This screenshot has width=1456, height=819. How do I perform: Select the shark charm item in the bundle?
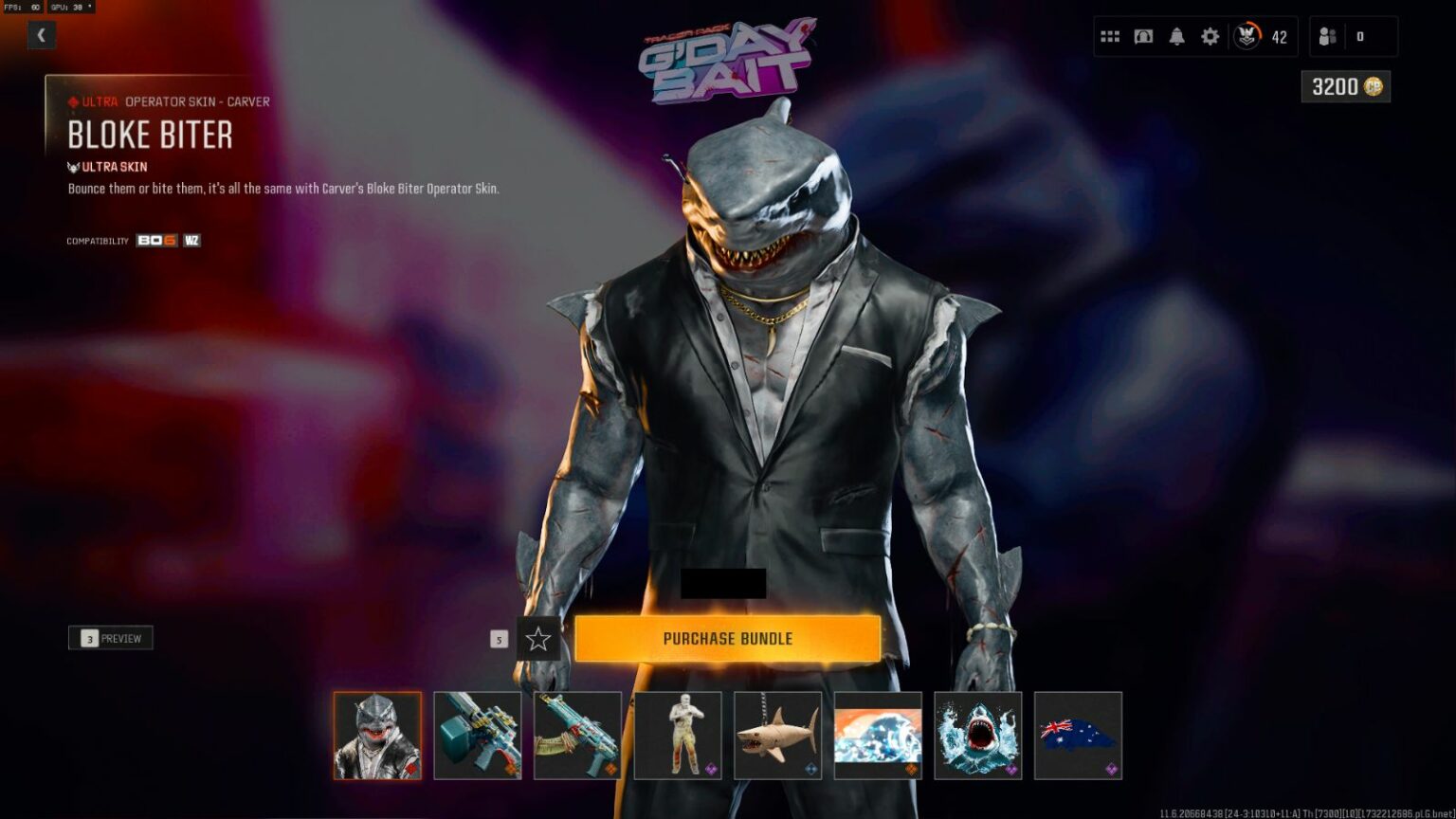pyautogui.click(x=777, y=736)
